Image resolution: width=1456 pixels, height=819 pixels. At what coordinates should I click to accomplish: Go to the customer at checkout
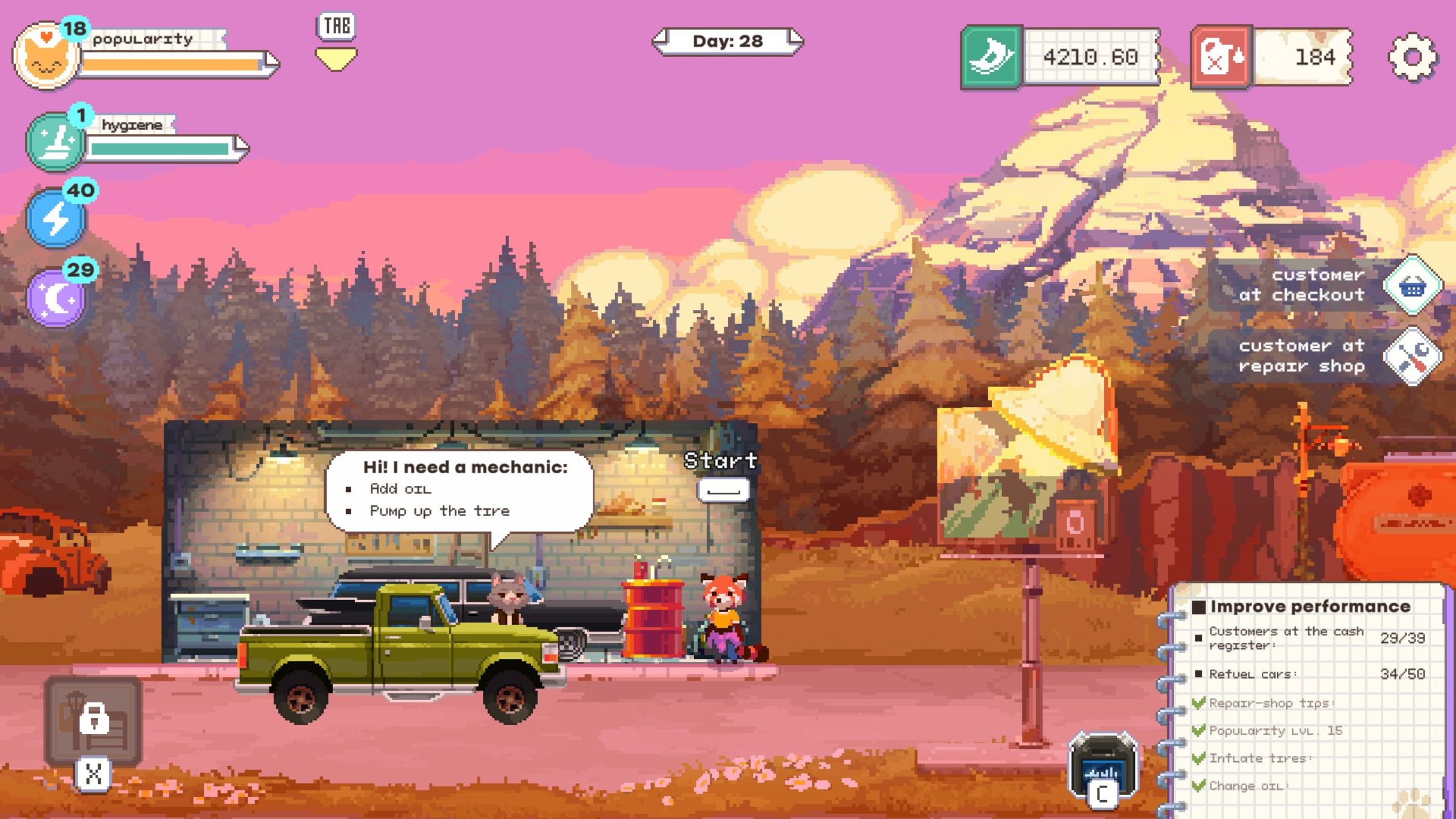[x=1412, y=285]
